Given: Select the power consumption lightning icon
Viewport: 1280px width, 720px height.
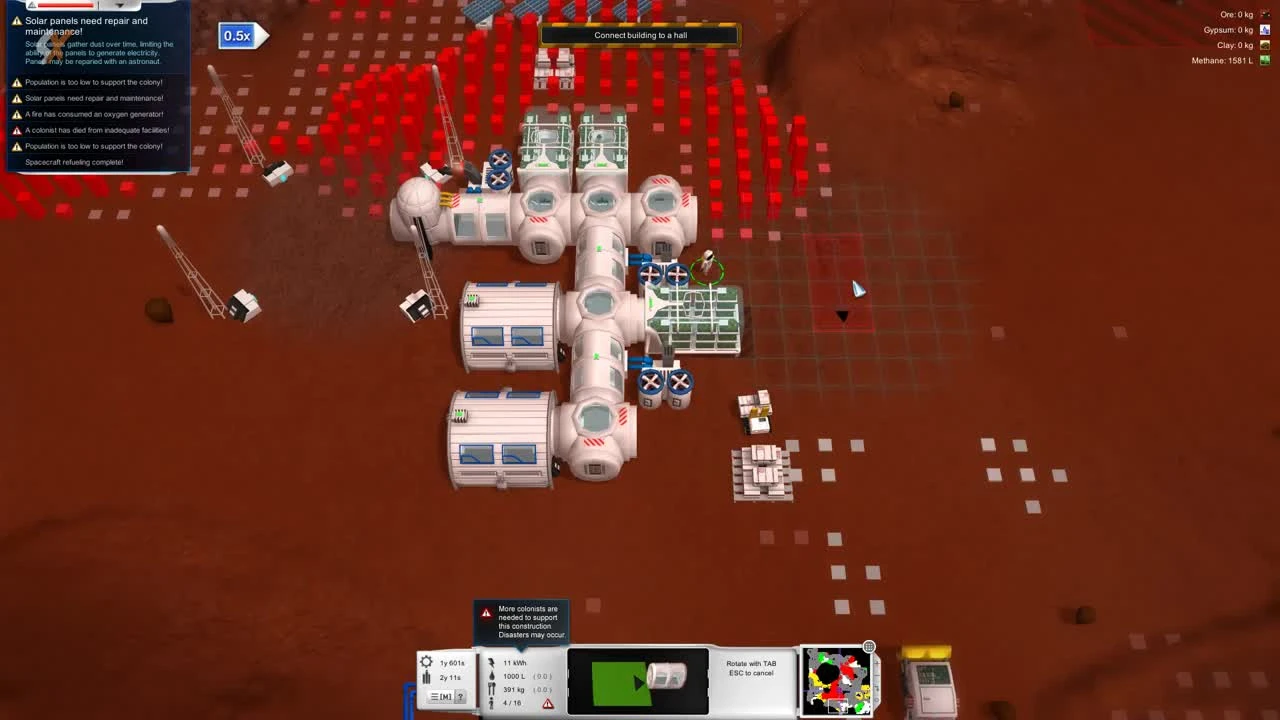Looking at the screenshot, I should tap(492, 663).
